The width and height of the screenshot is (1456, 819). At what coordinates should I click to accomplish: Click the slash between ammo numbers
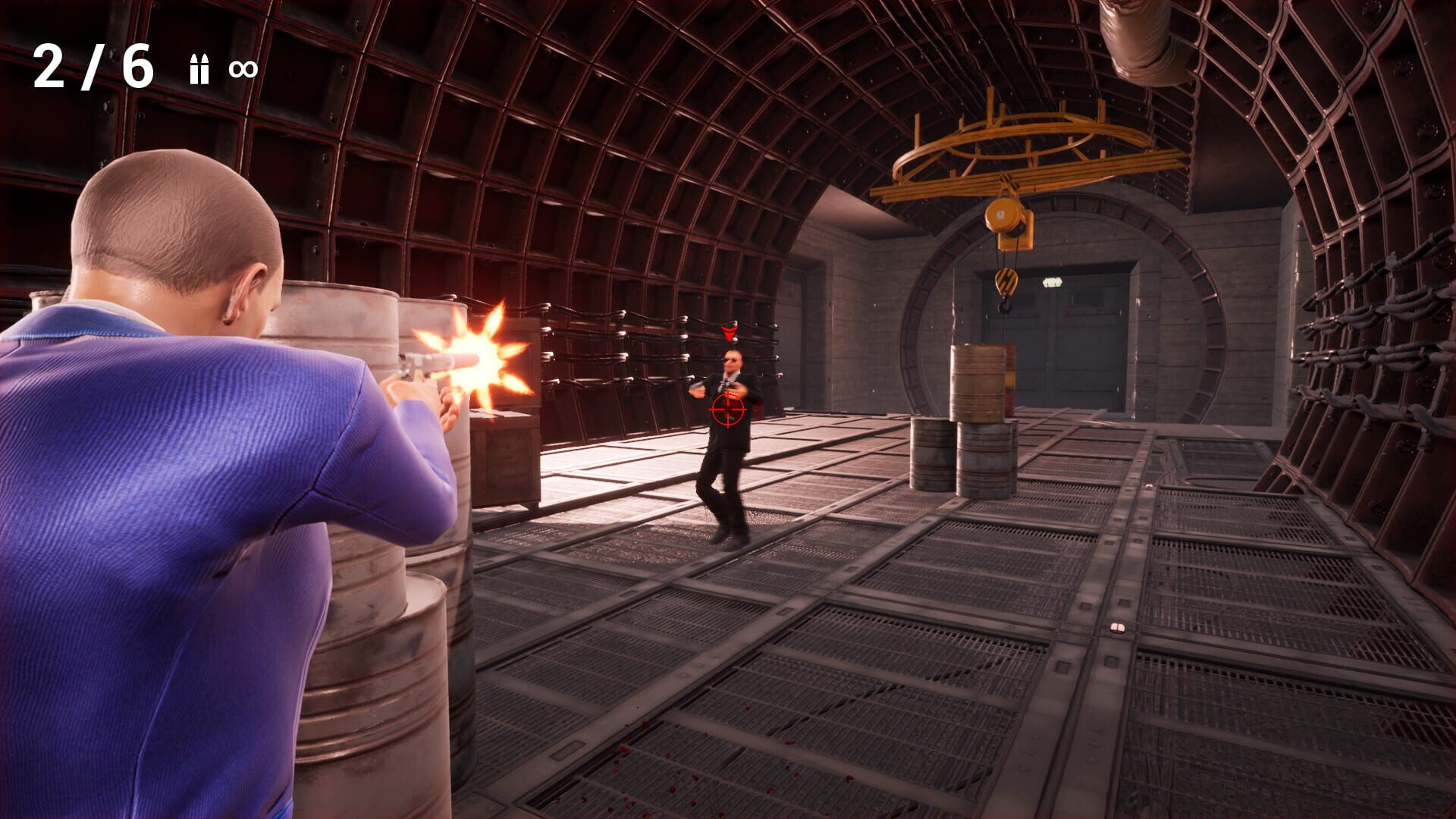91,68
